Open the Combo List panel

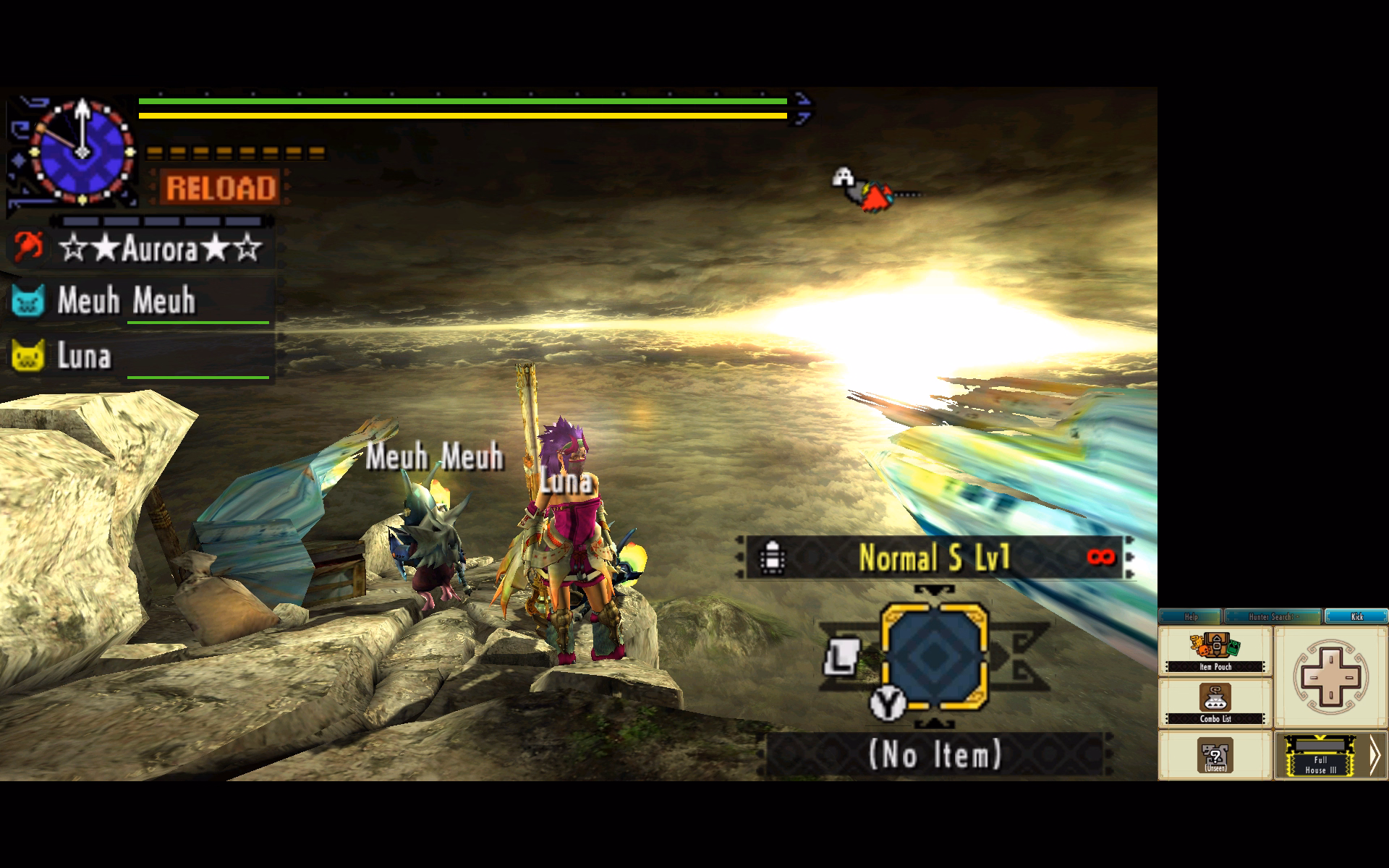pyautogui.click(x=1215, y=703)
